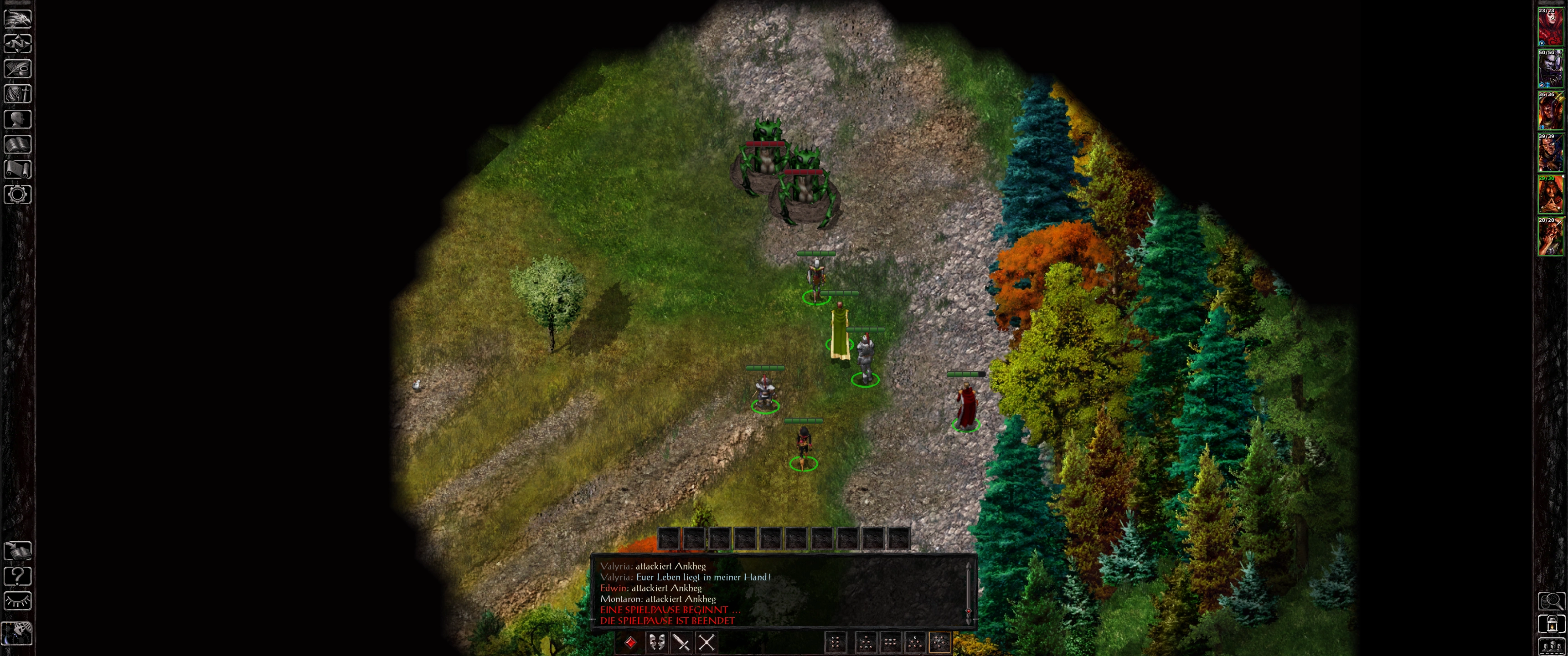Show the character record head icon
Screen dimensions: 1568x656
coord(18,119)
